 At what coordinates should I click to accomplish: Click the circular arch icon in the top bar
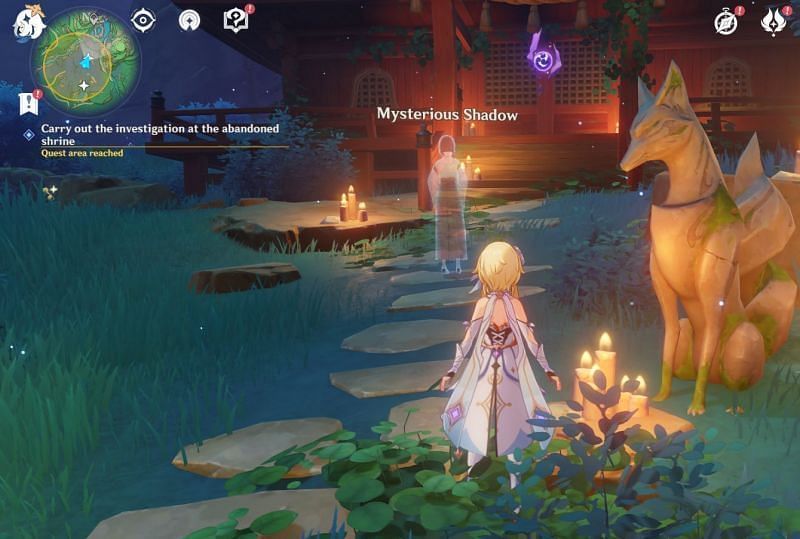[189, 20]
